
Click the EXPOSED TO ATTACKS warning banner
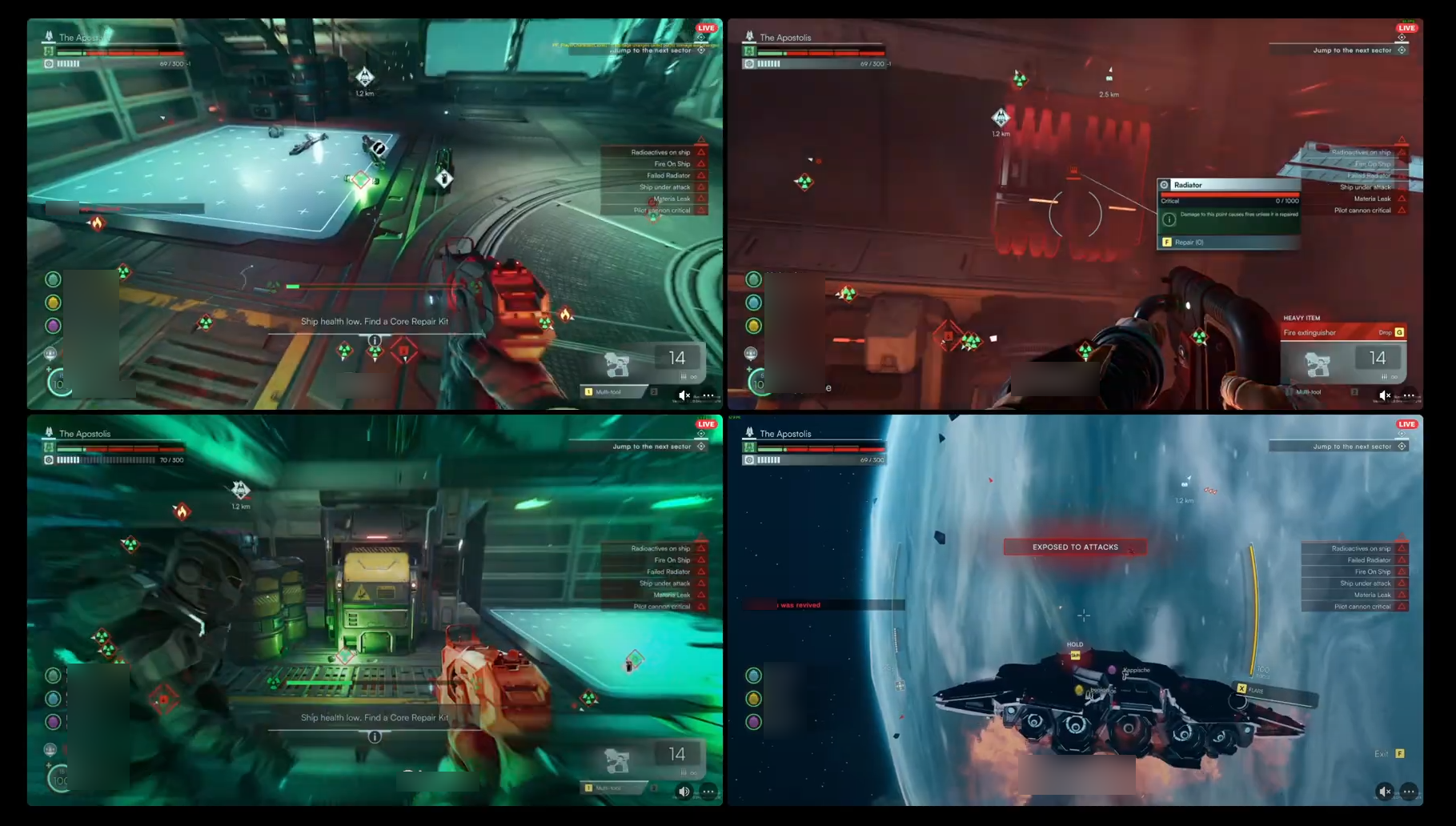pos(1074,547)
